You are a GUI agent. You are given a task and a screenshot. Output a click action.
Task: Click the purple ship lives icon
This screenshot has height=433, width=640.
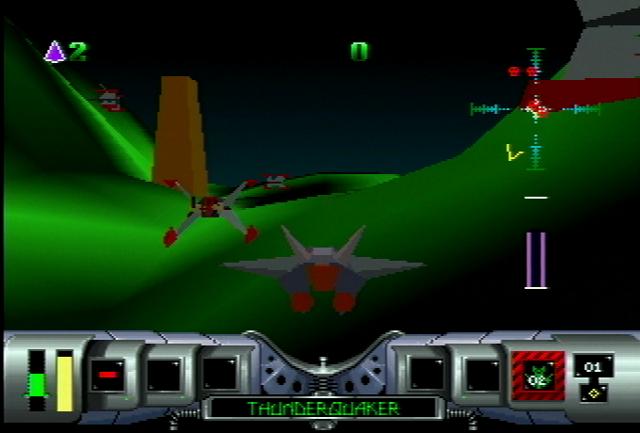(55, 51)
